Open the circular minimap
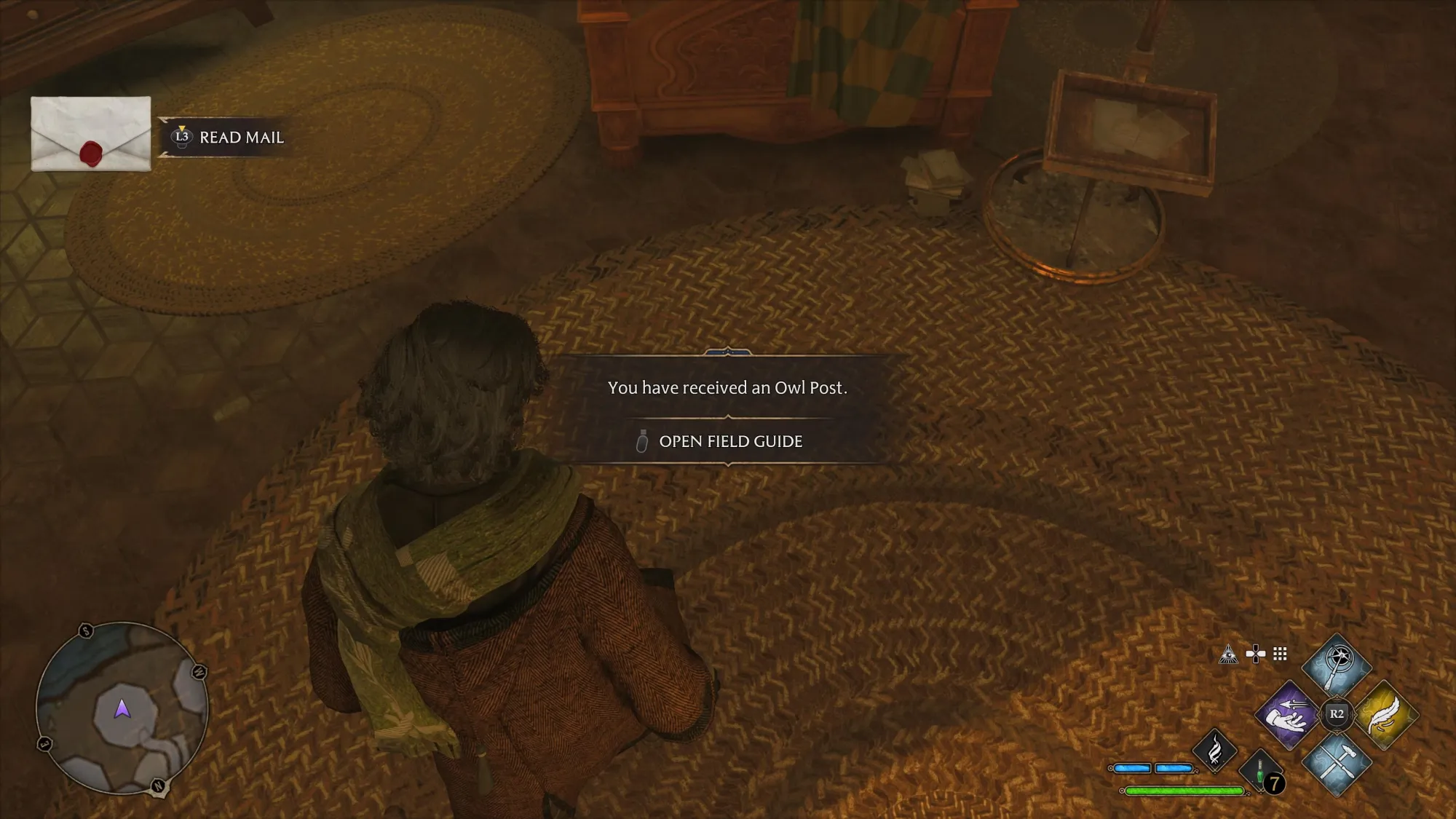This screenshot has width=1456, height=819. pos(122,708)
